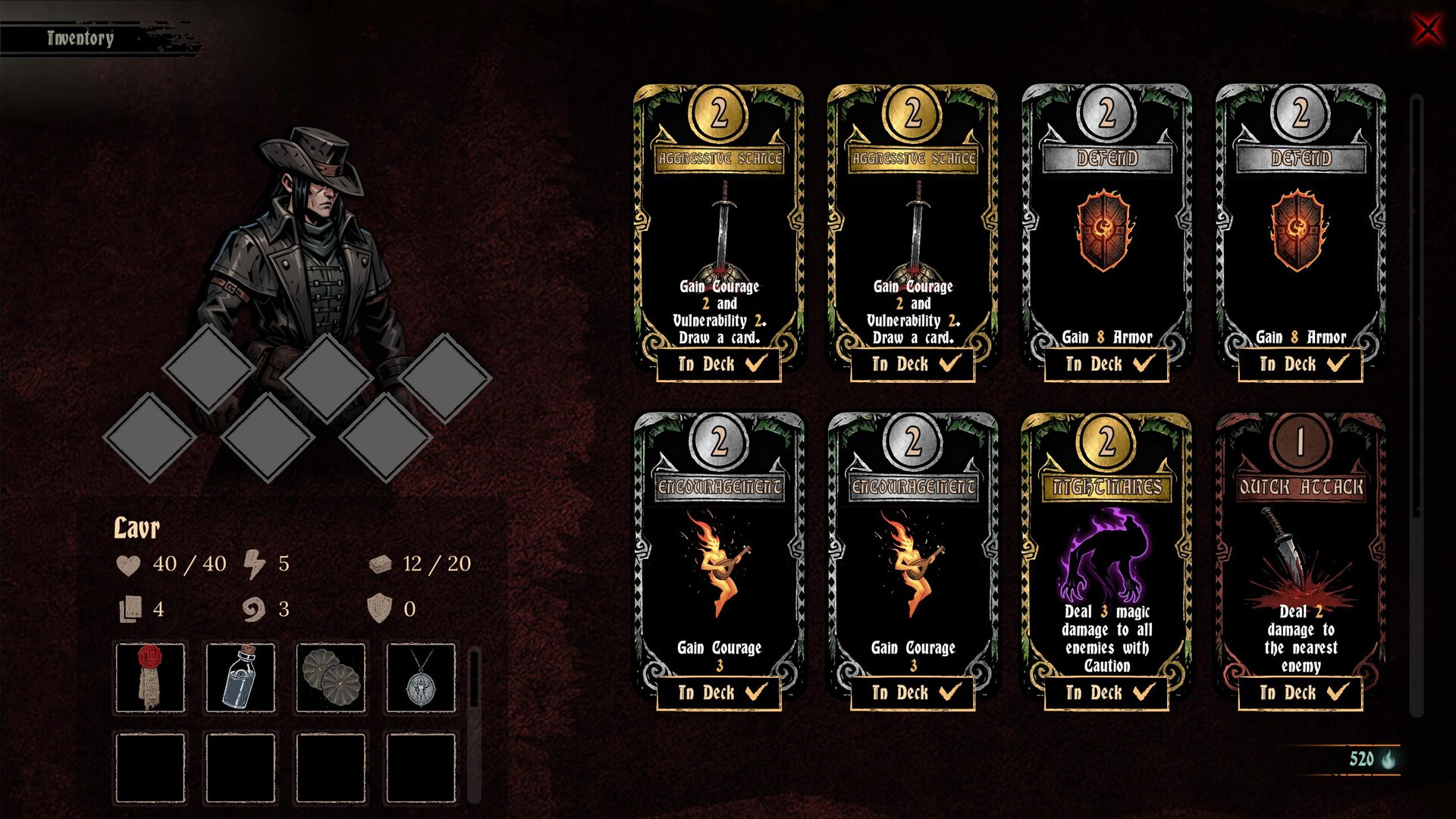Pick the pendant amulet item slot
The image size is (1456, 819).
pos(421,677)
